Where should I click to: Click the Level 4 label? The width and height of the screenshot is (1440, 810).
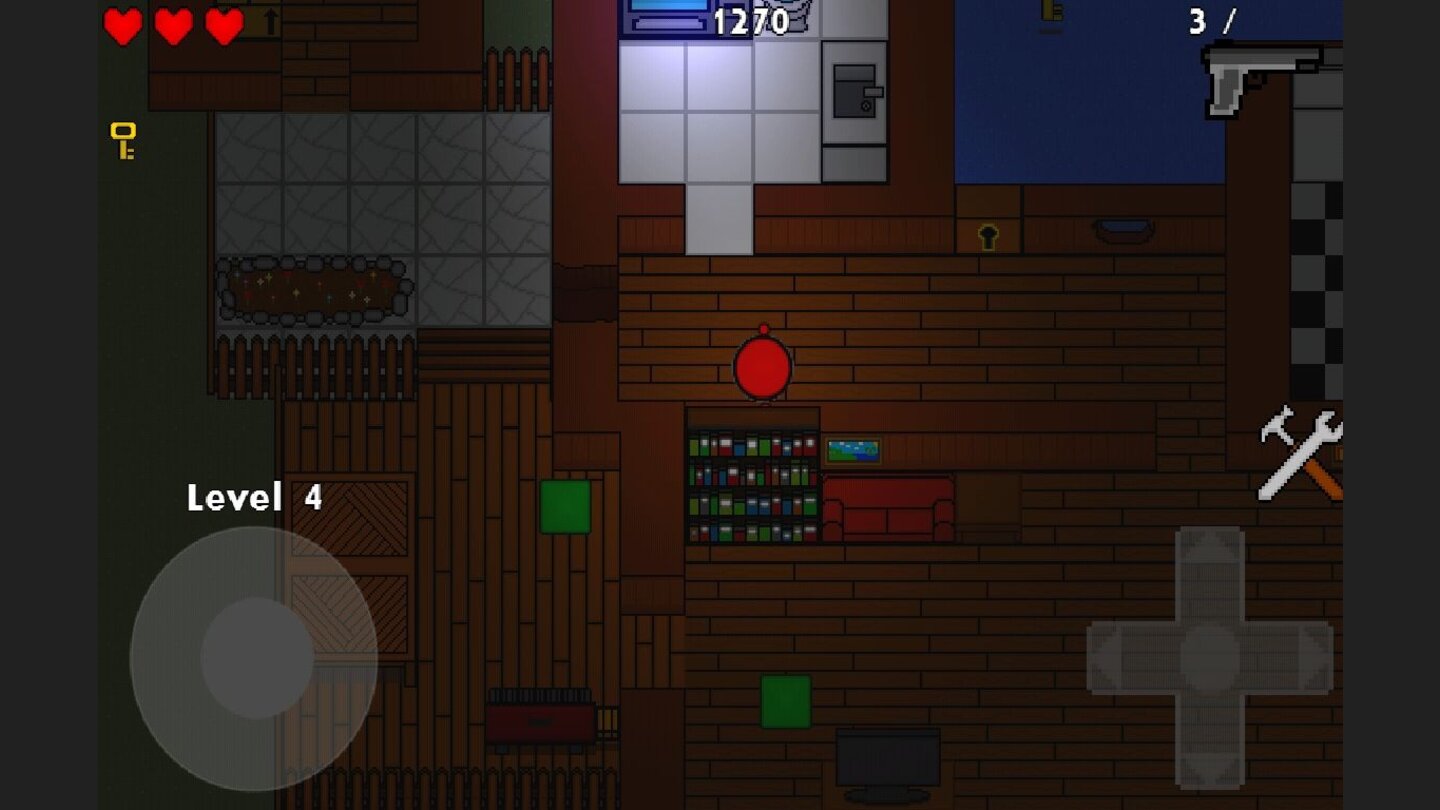coord(254,497)
